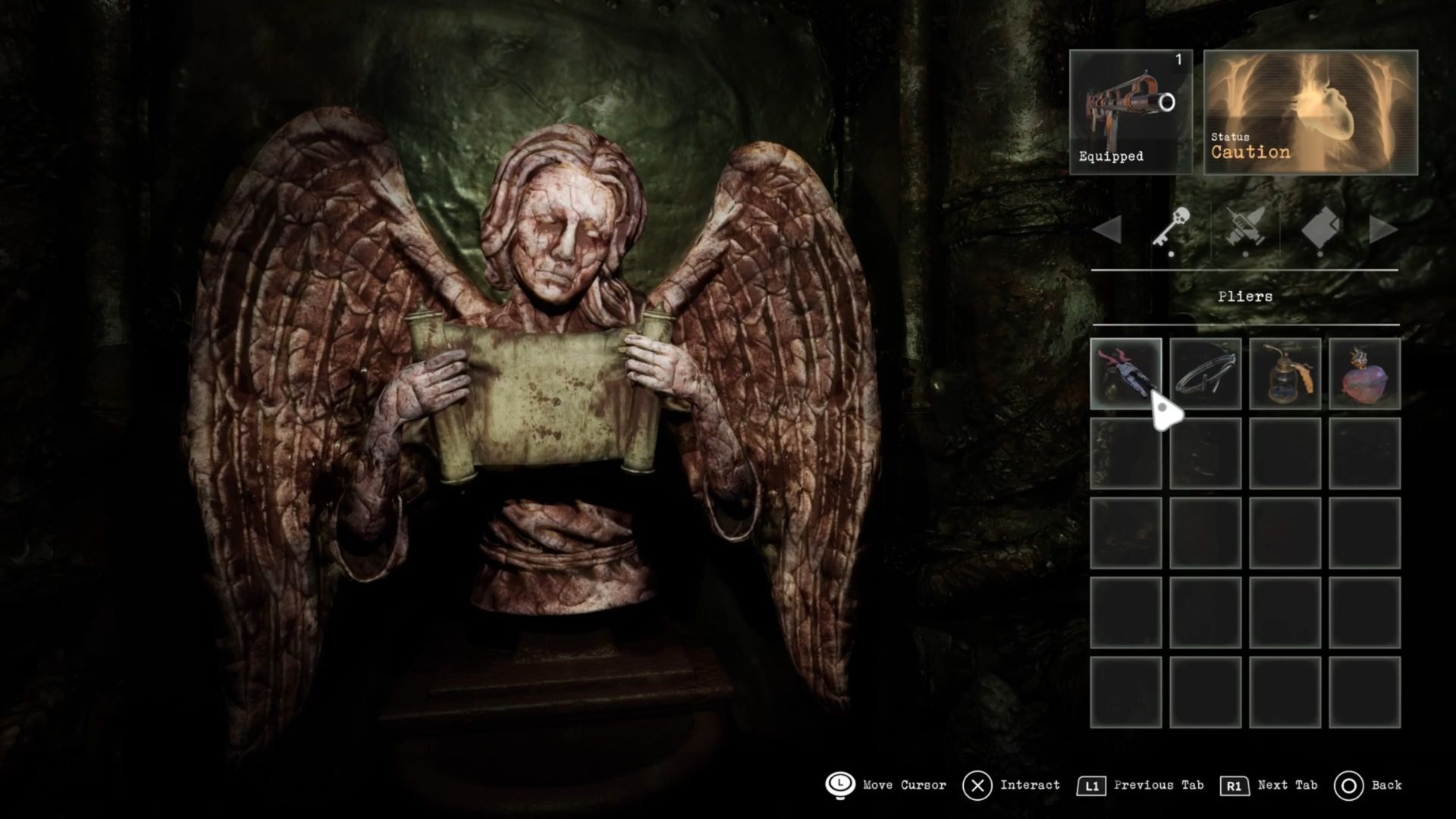Click the right tab arrow

point(1382,229)
